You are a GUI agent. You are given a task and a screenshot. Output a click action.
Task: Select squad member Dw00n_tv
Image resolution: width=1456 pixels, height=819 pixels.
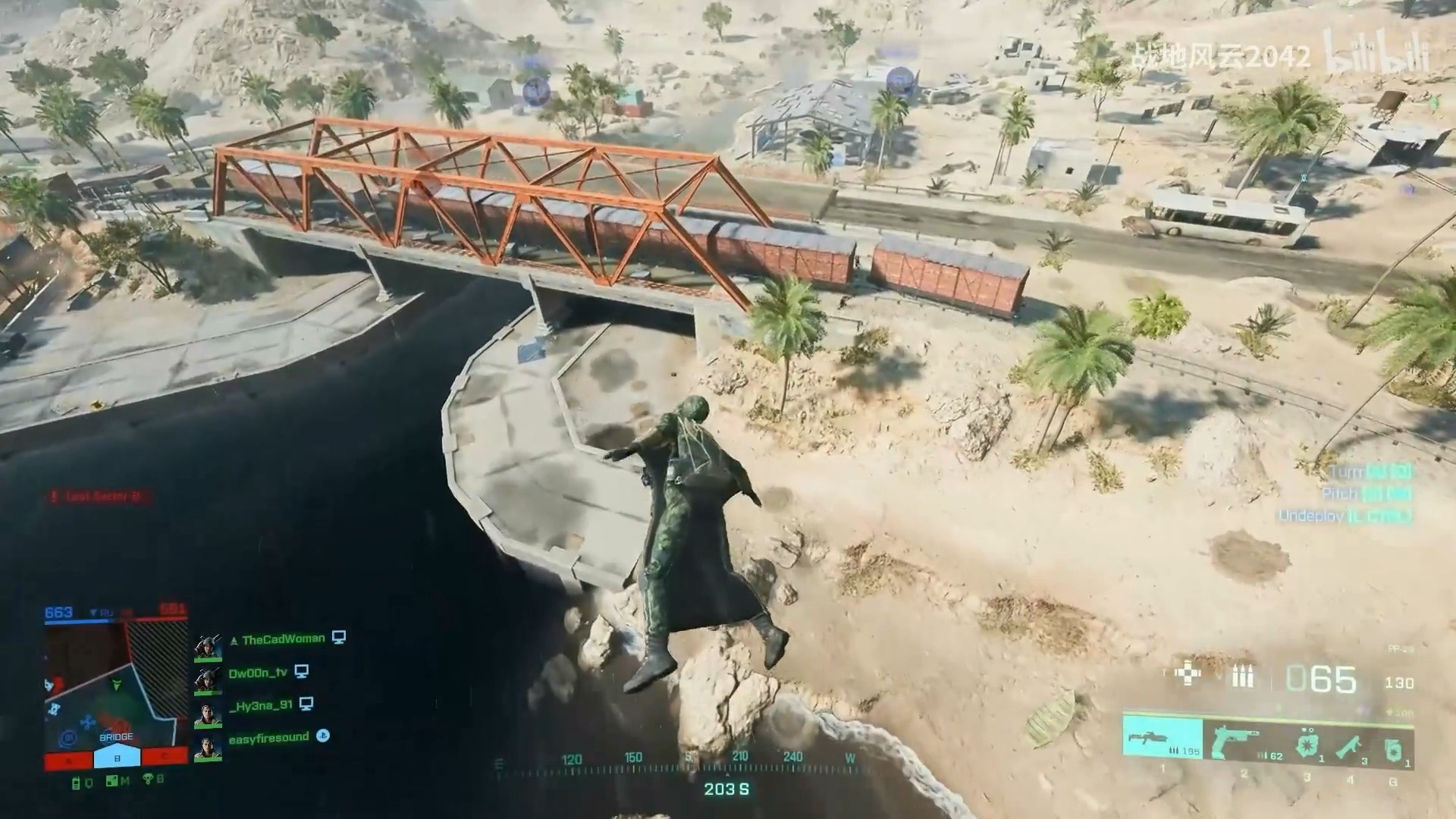[x=258, y=673]
